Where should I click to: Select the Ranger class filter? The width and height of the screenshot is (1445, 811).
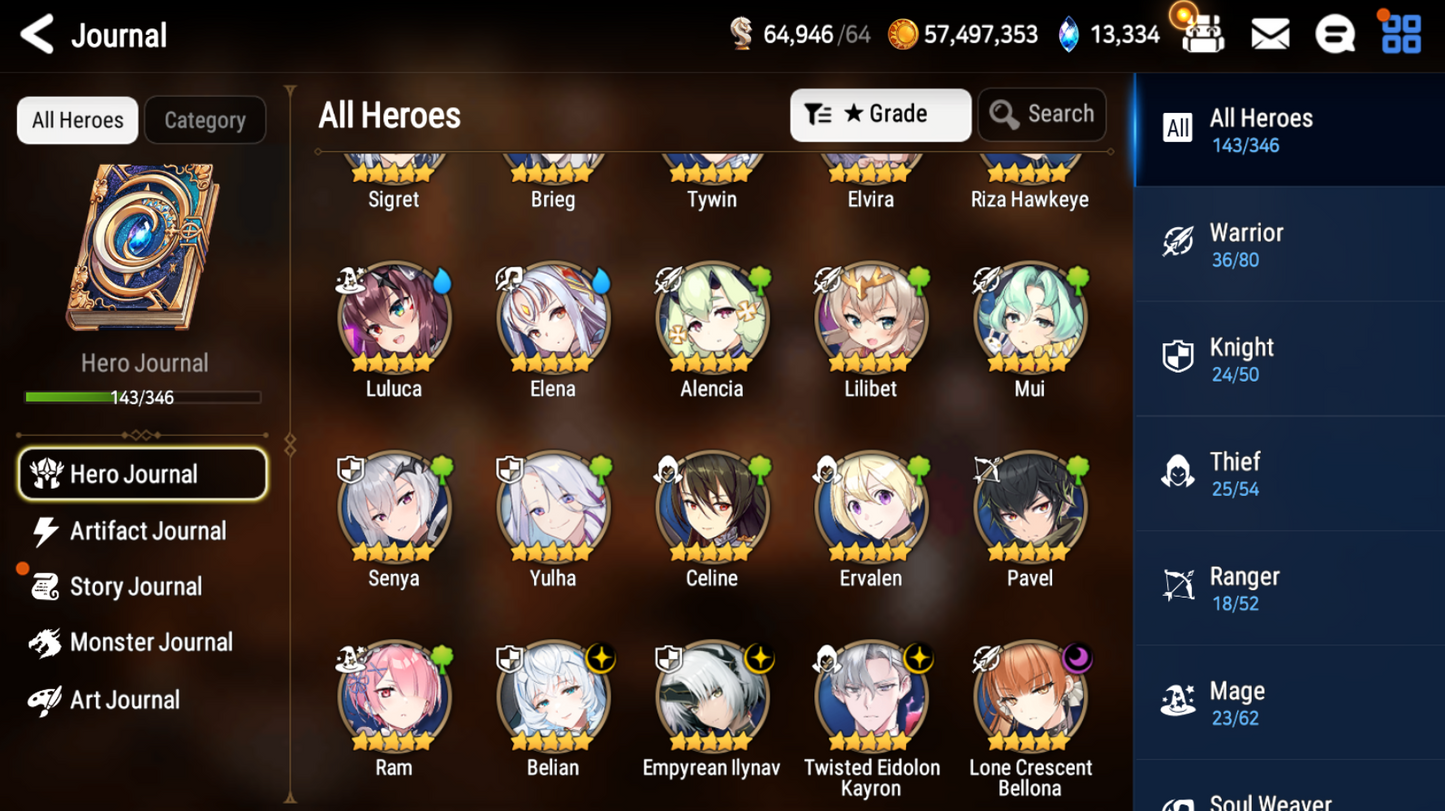click(x=1289, y=589)
